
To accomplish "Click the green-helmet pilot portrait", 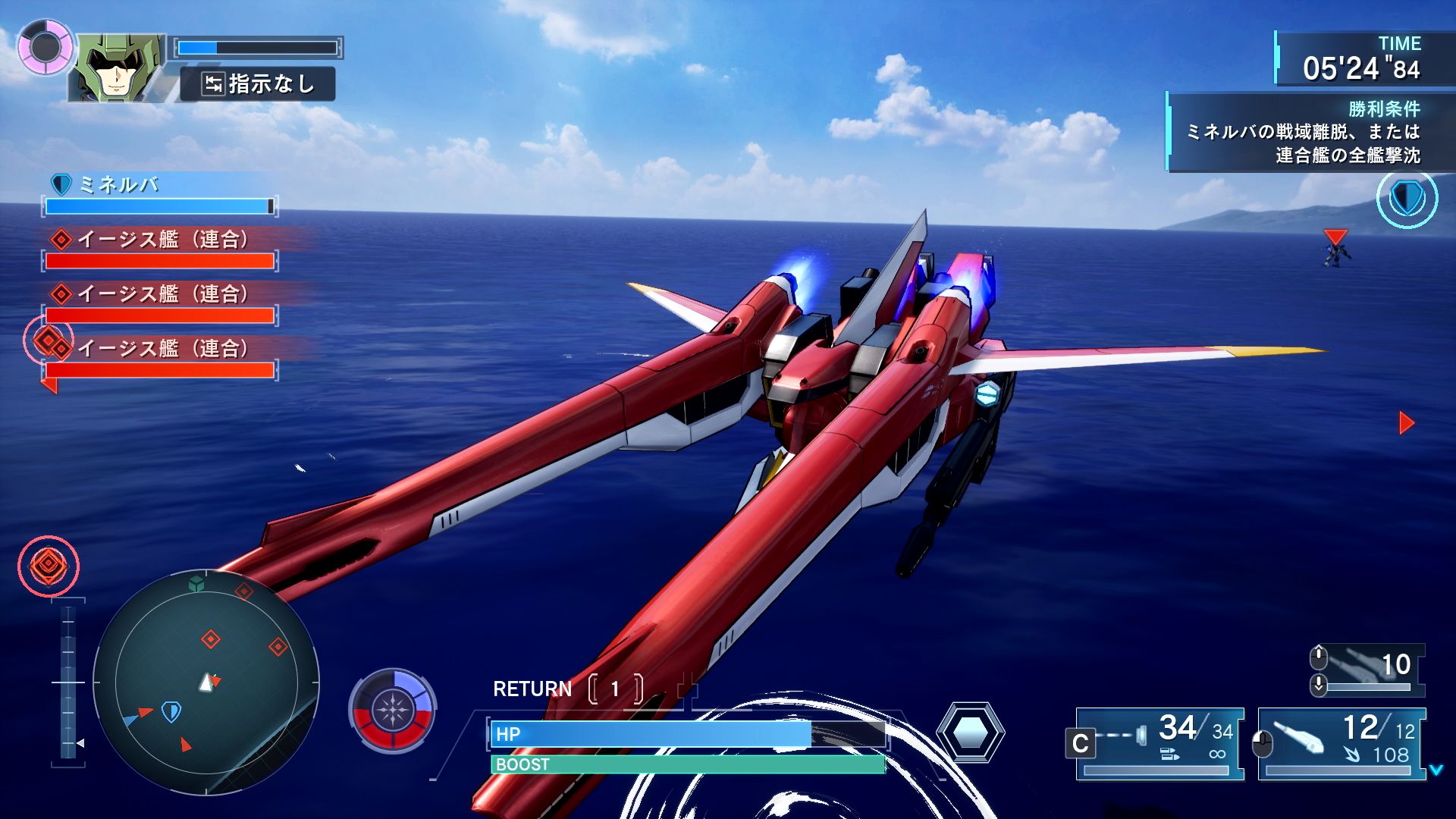I will [x=118, y=67].
